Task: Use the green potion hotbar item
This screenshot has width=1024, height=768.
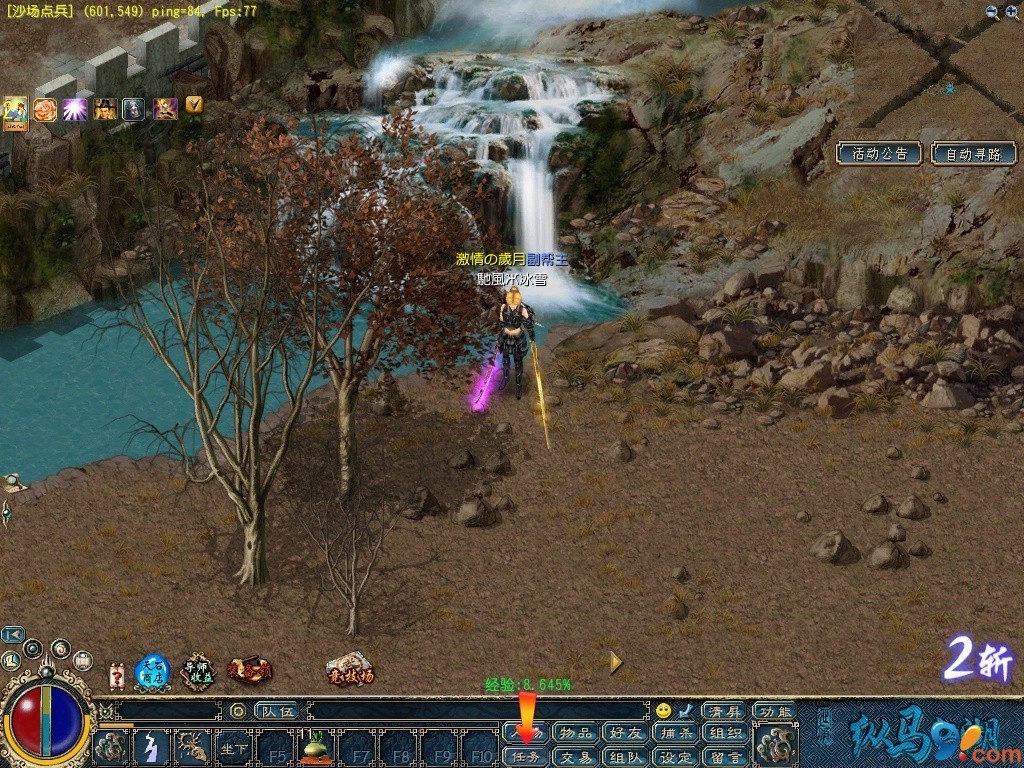Action: (x=317, y=746)
